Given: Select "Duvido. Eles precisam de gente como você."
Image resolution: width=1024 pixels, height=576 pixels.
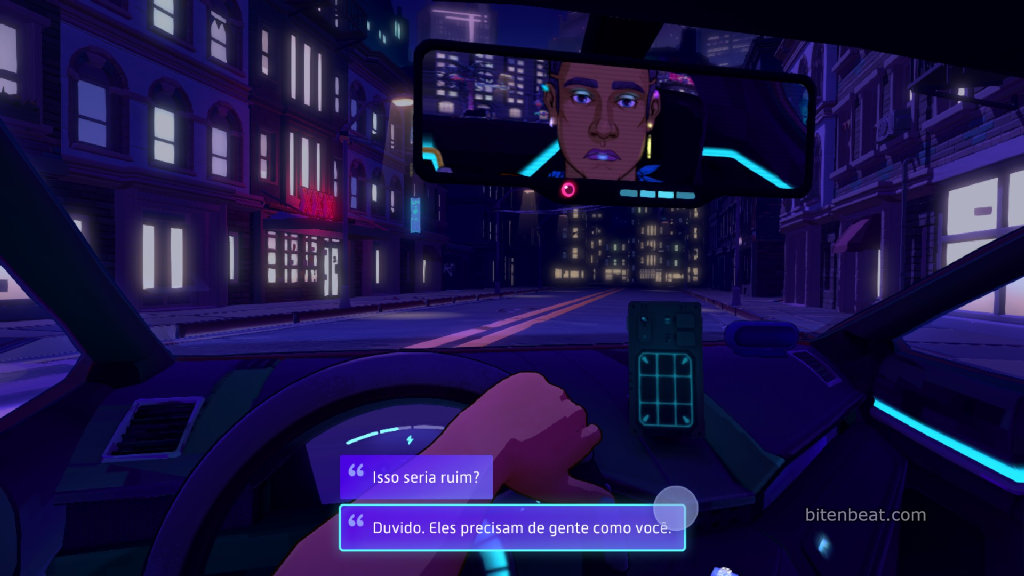Looking at the screenshot, I should tap(511, 527).
